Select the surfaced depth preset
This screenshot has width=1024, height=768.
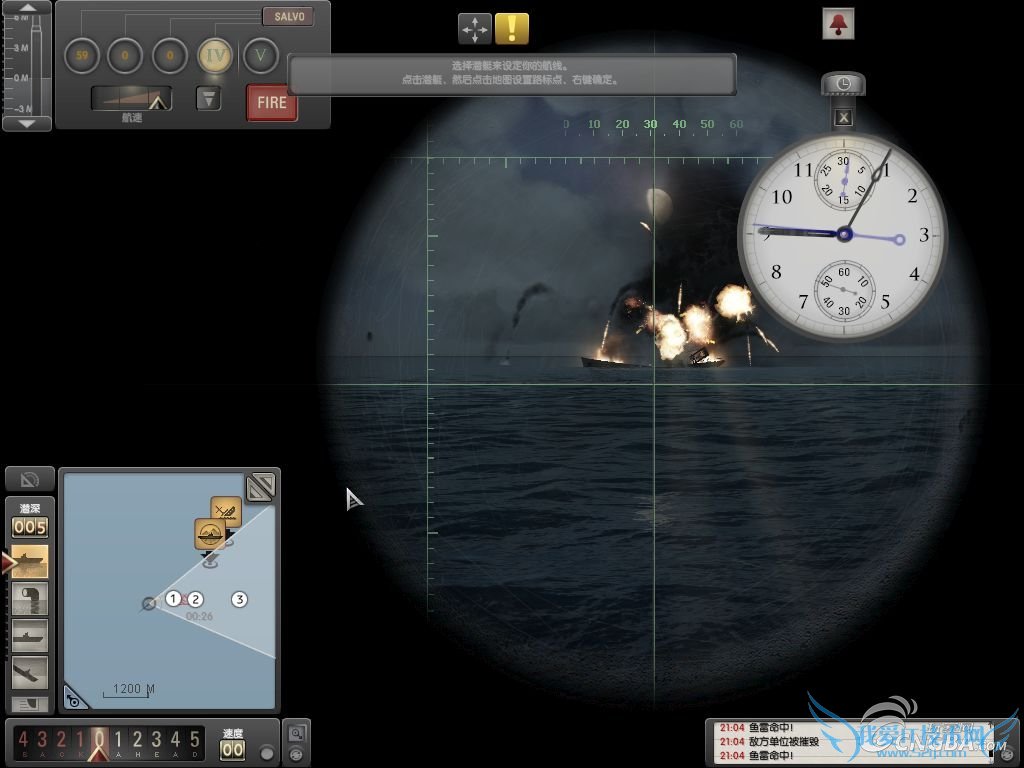[29, 562]
